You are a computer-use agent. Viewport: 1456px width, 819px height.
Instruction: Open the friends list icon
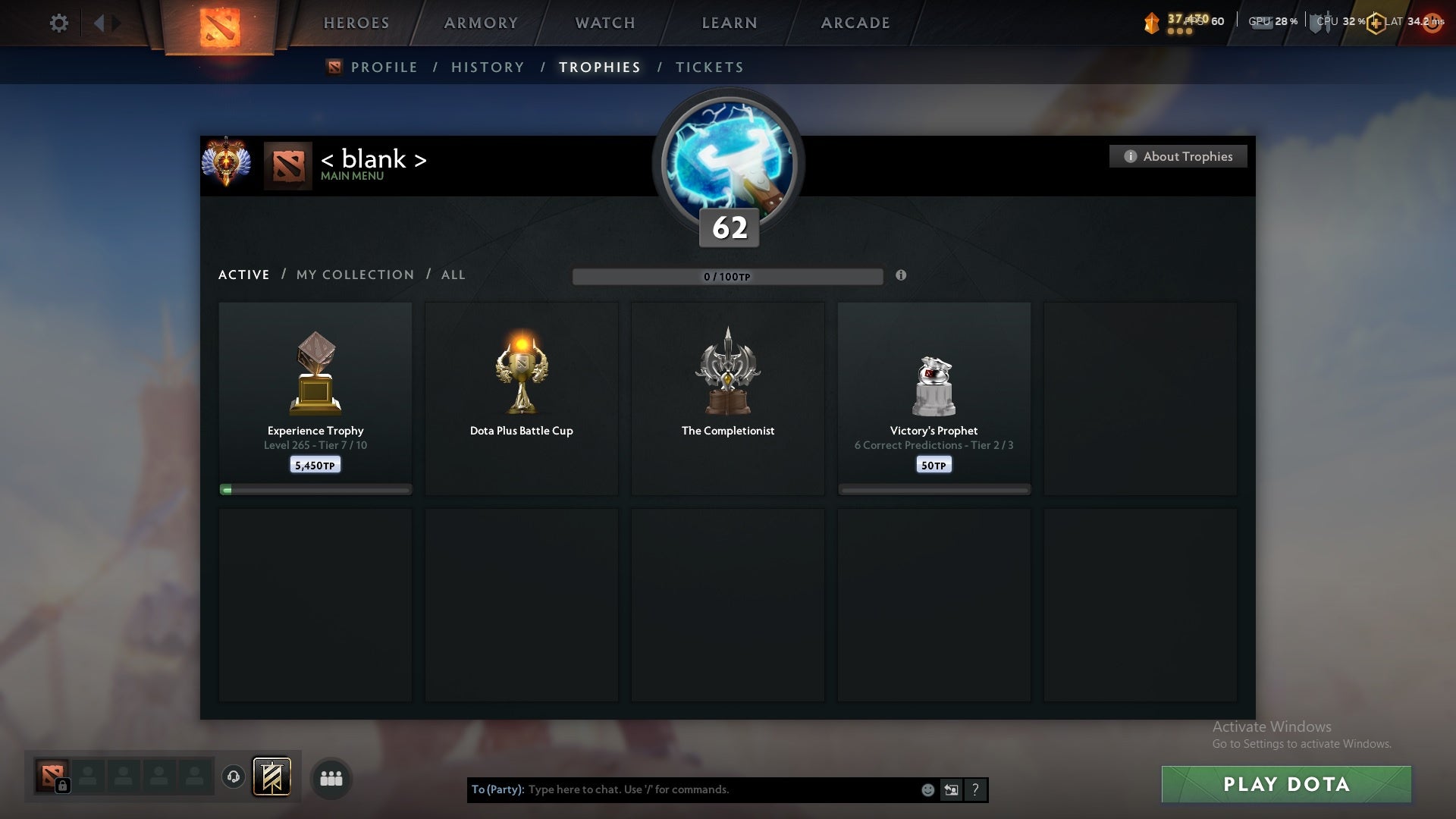pos(331,778)
